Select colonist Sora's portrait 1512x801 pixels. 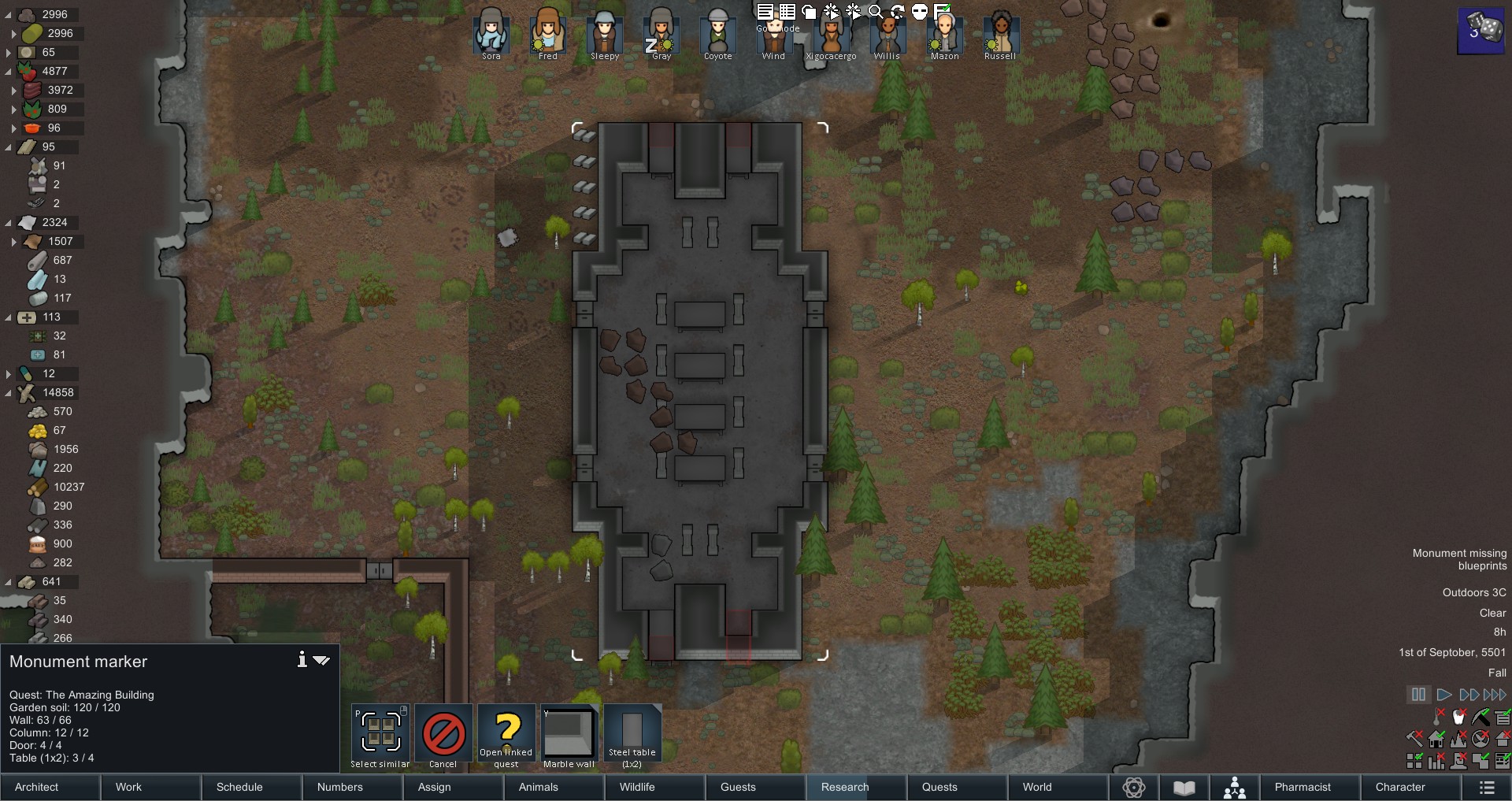click(491, 33)
